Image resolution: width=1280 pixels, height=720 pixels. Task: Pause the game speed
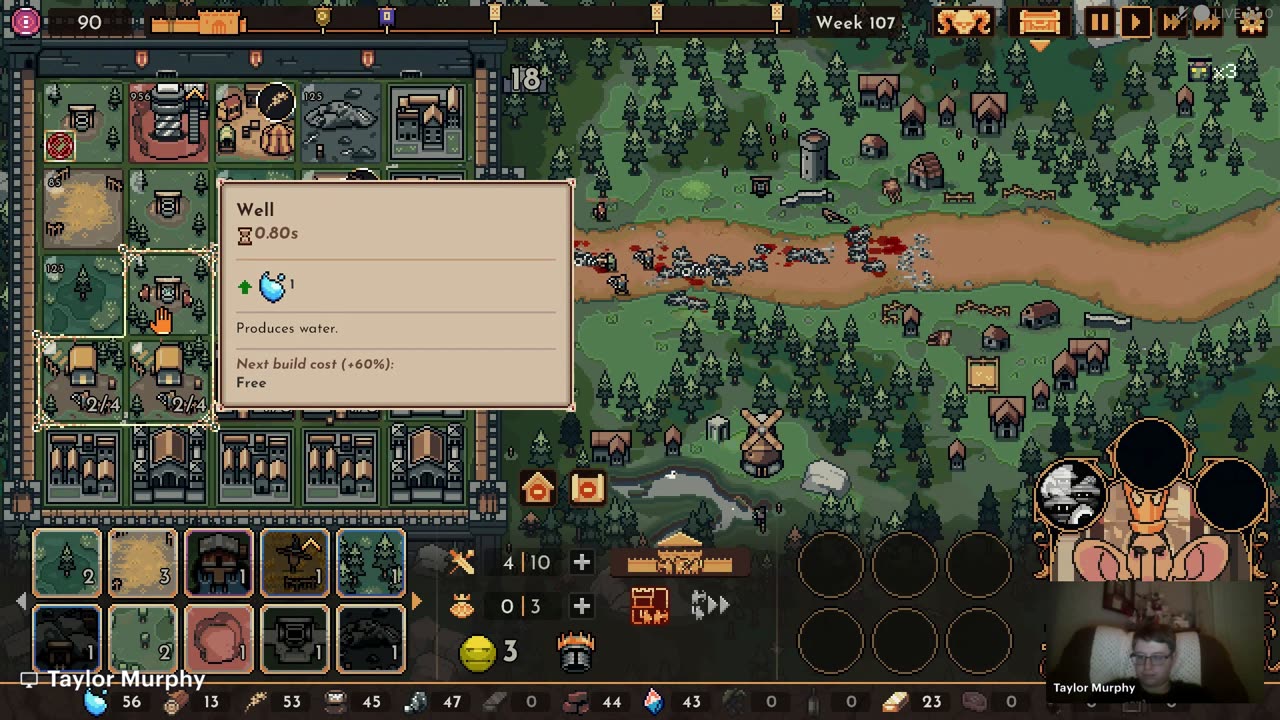(x=1098, y=22)
